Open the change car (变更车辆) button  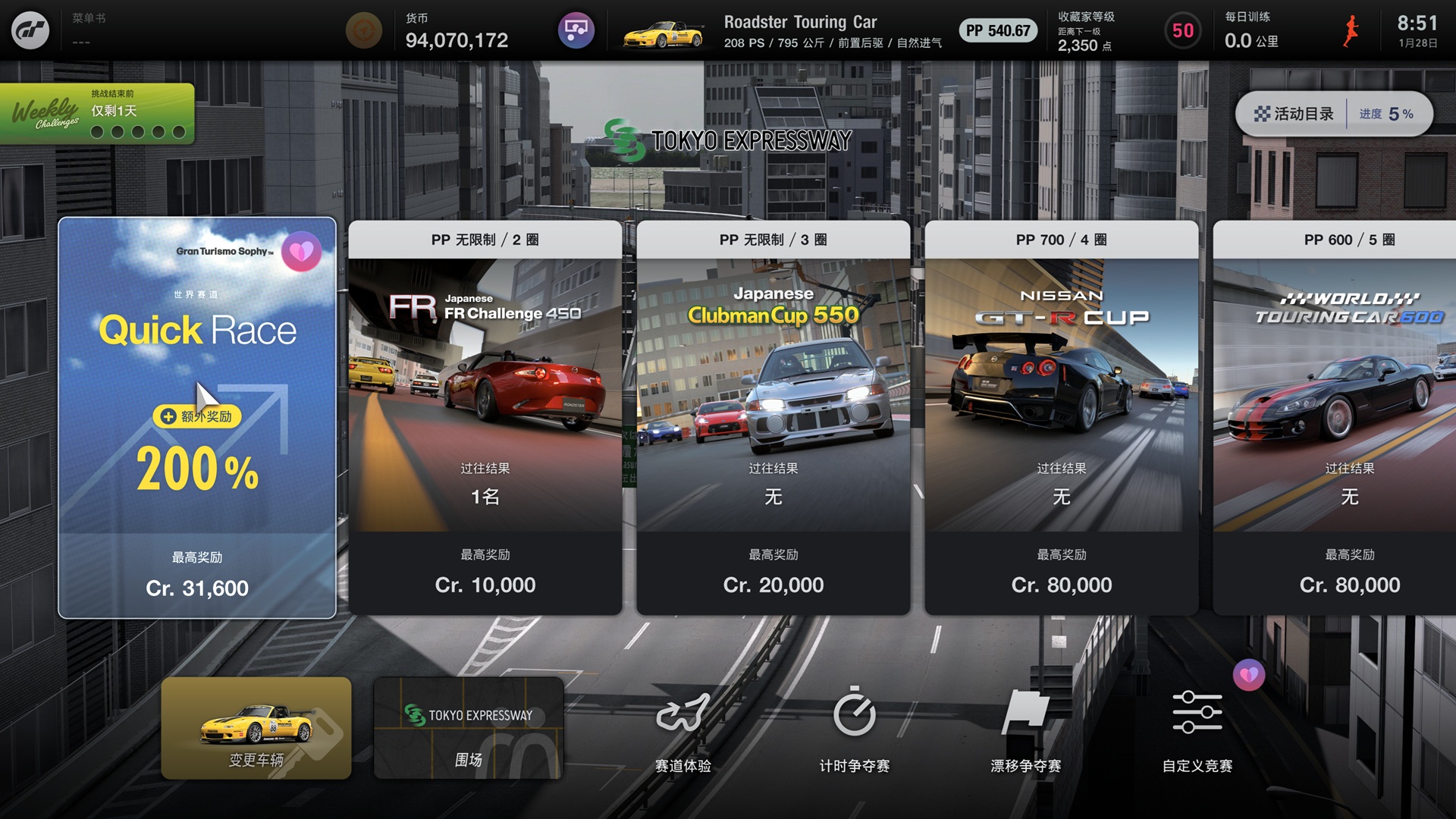[x=256, y=728]
